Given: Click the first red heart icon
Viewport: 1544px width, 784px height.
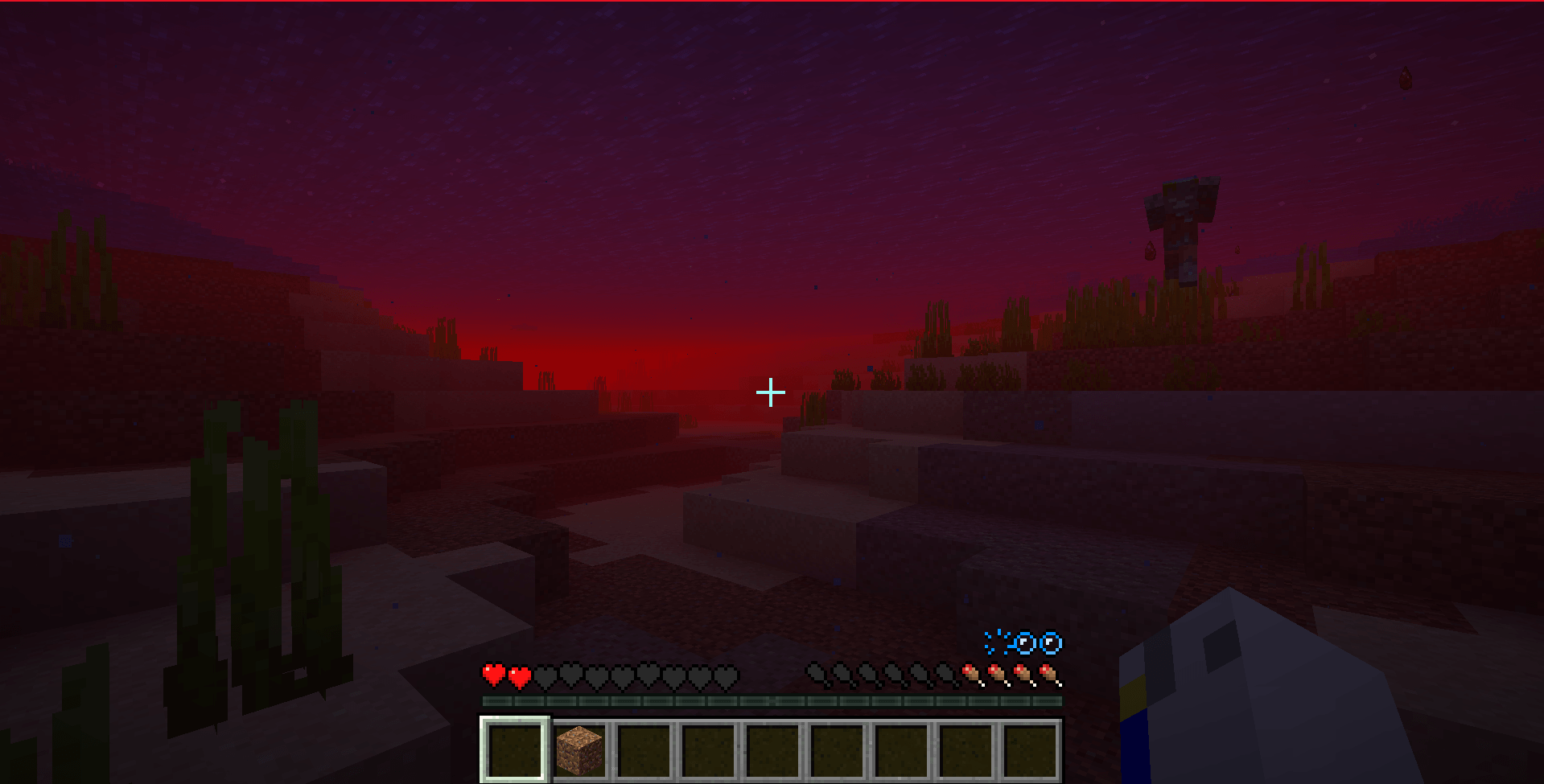Looking at the screenshot, I should click(492, 675).
